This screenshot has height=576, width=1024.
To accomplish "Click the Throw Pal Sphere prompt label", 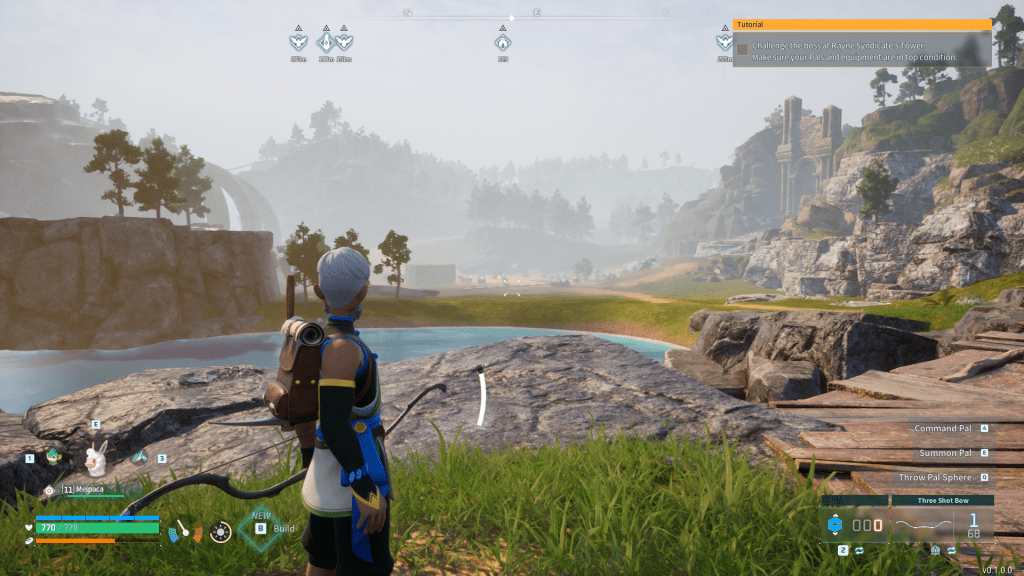I will pyautogui.click(x=935, y=478).
